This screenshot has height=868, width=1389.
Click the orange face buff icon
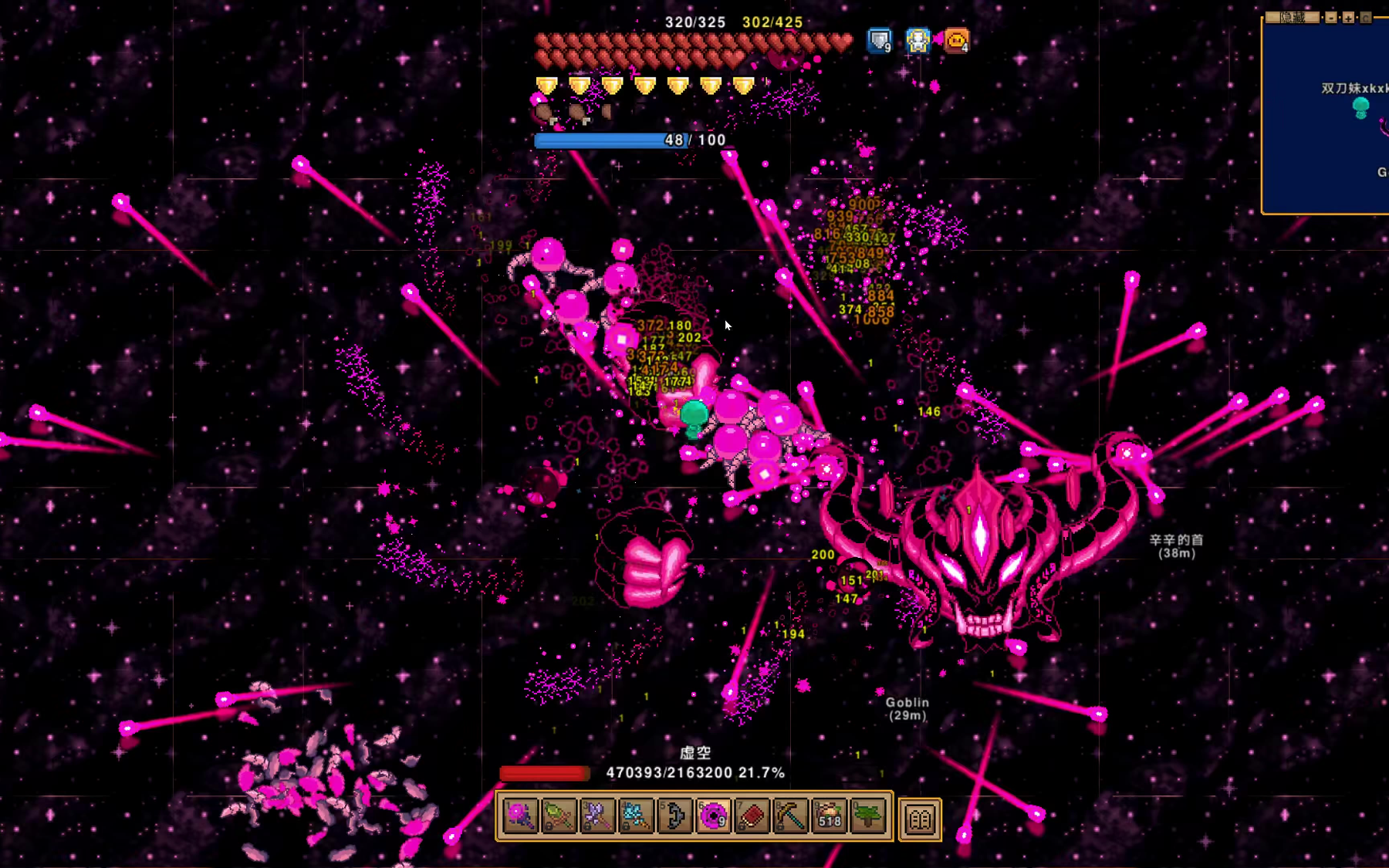click(x=956, y=40)
